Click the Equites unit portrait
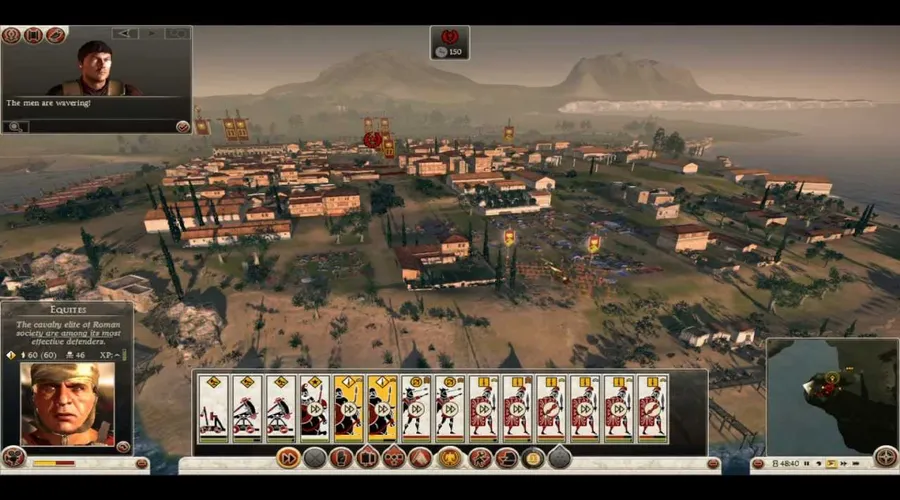Viewport: 900px width, 500px height. (68, 403)
